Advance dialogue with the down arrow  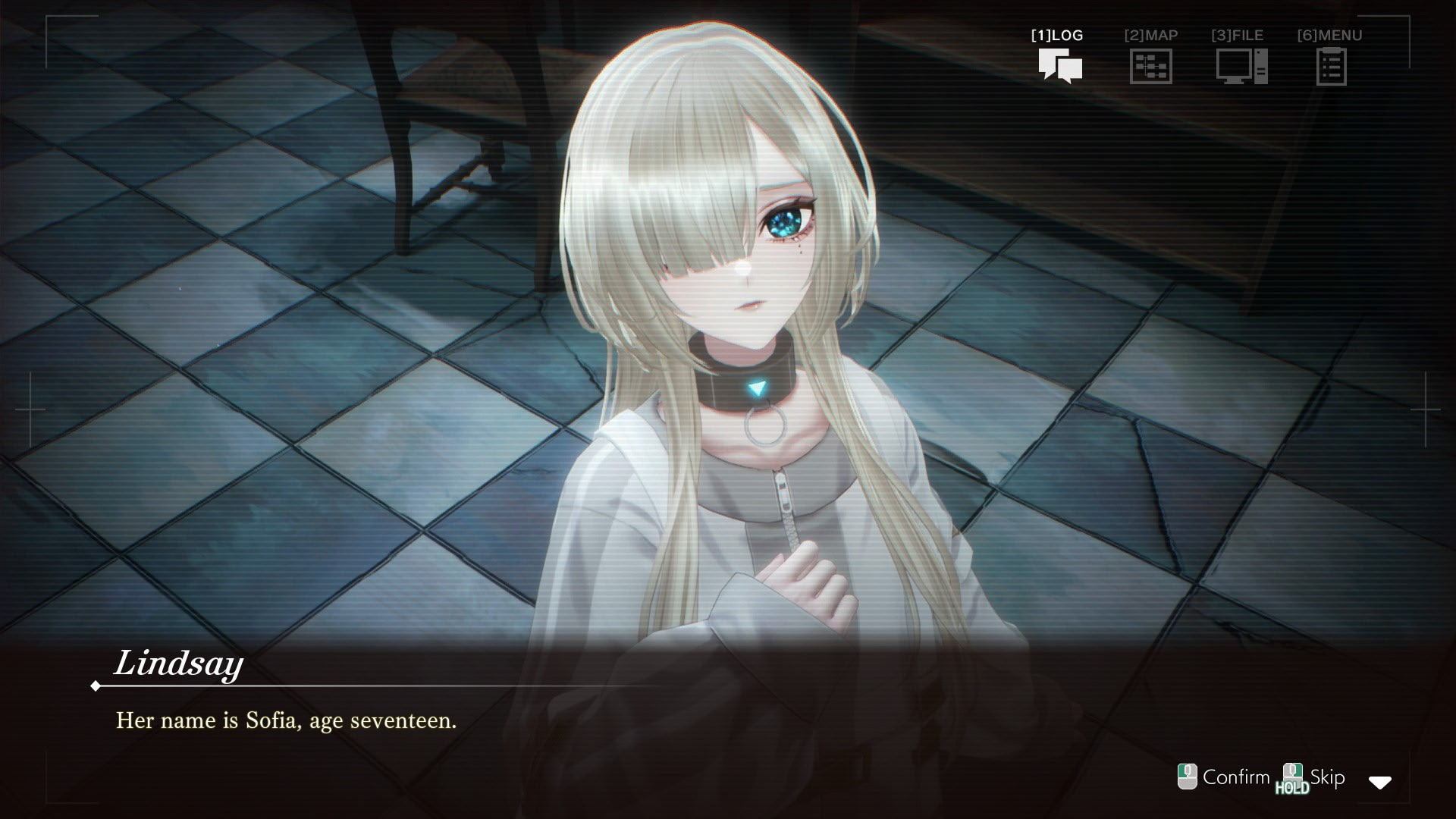pyautogui.click(x=1379, y=783)
